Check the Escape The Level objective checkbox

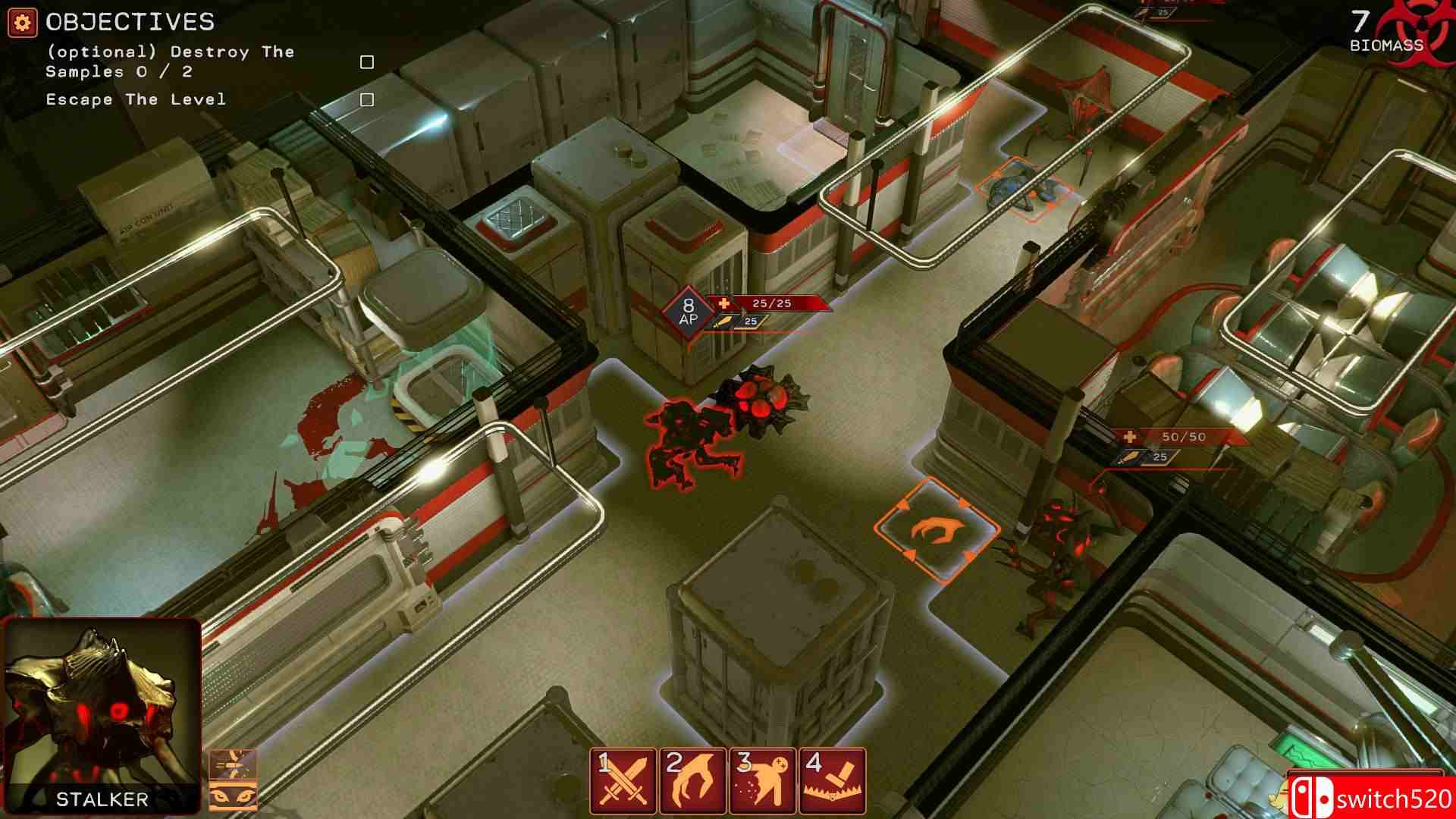tap(367, 98)
